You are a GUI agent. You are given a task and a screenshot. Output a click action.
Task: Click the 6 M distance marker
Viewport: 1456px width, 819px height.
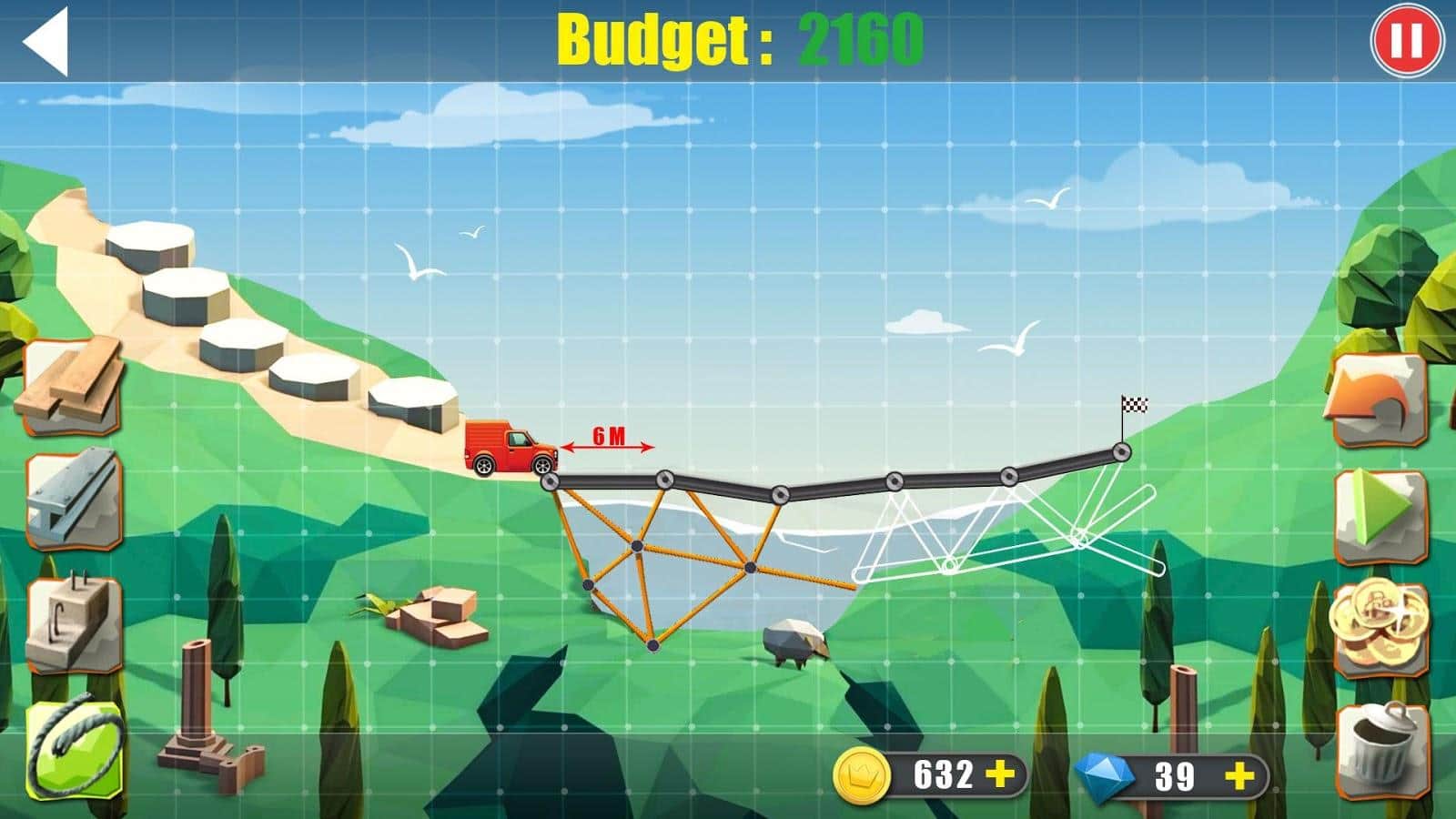605,434
